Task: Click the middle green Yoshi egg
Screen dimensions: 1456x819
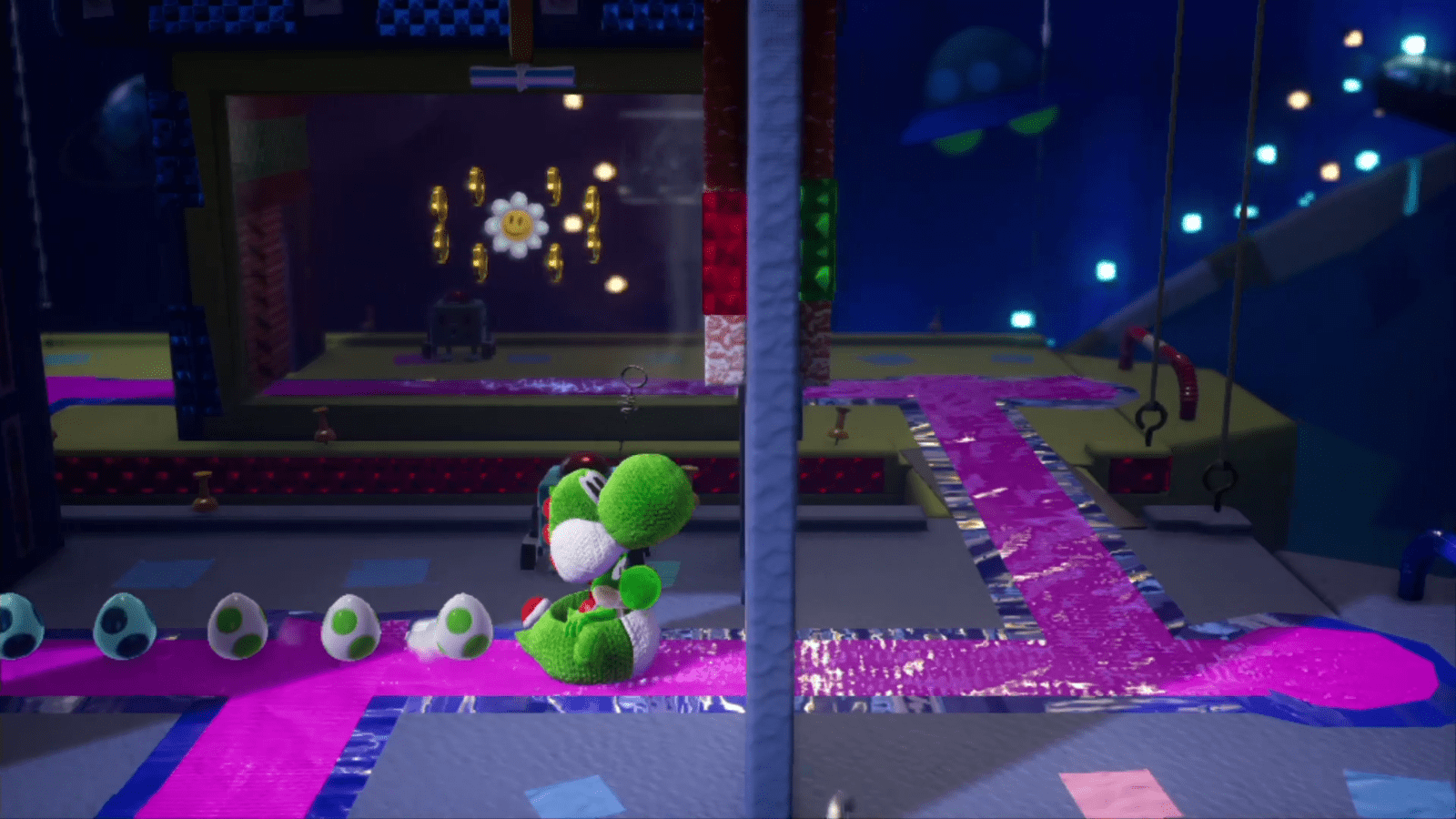Action: coord(350,628)
